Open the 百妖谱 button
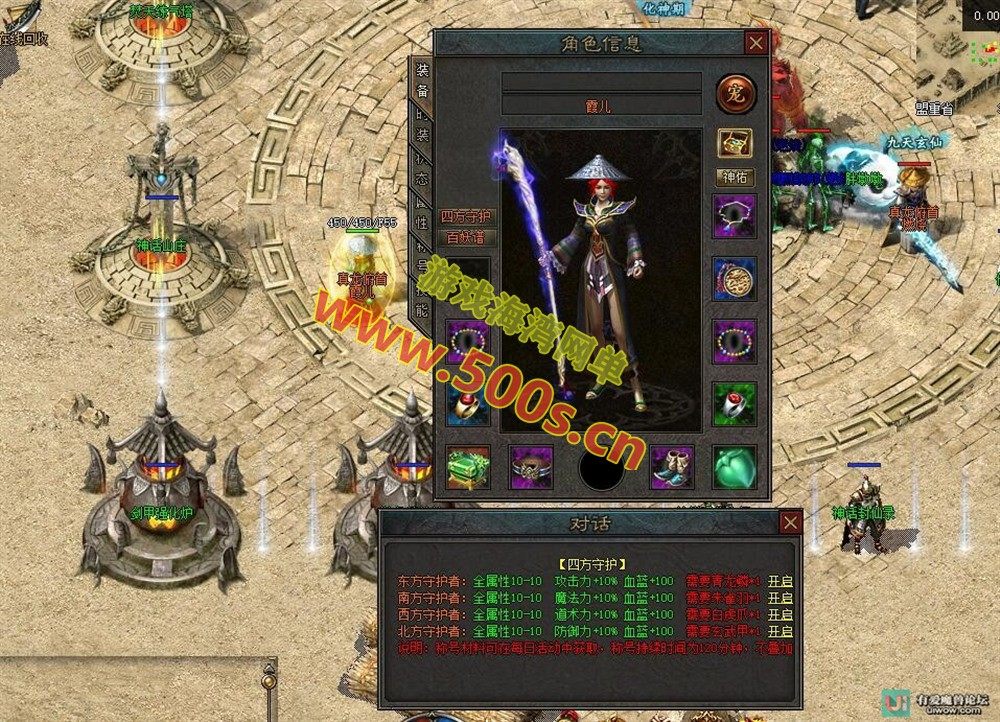Image resolution: width=1000 pixels, height=722 pixels. click(x=467, y=238)
